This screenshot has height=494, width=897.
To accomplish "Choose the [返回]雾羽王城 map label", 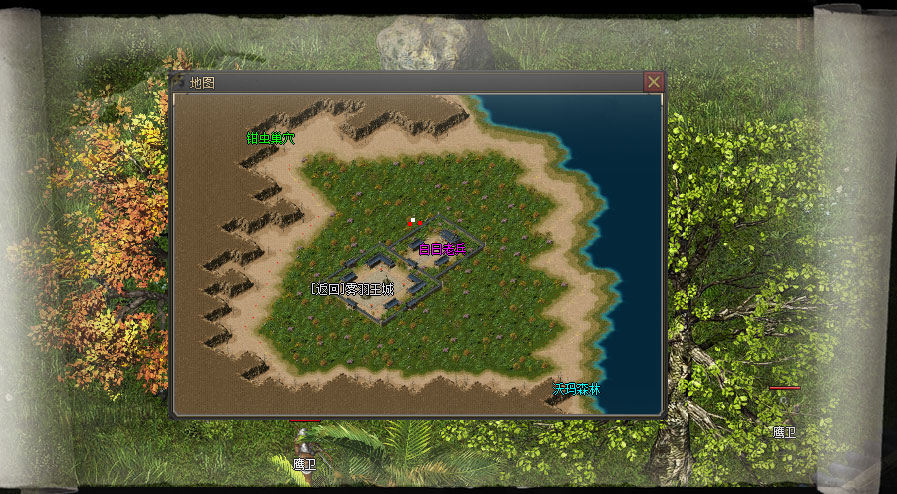I will 352,289.
